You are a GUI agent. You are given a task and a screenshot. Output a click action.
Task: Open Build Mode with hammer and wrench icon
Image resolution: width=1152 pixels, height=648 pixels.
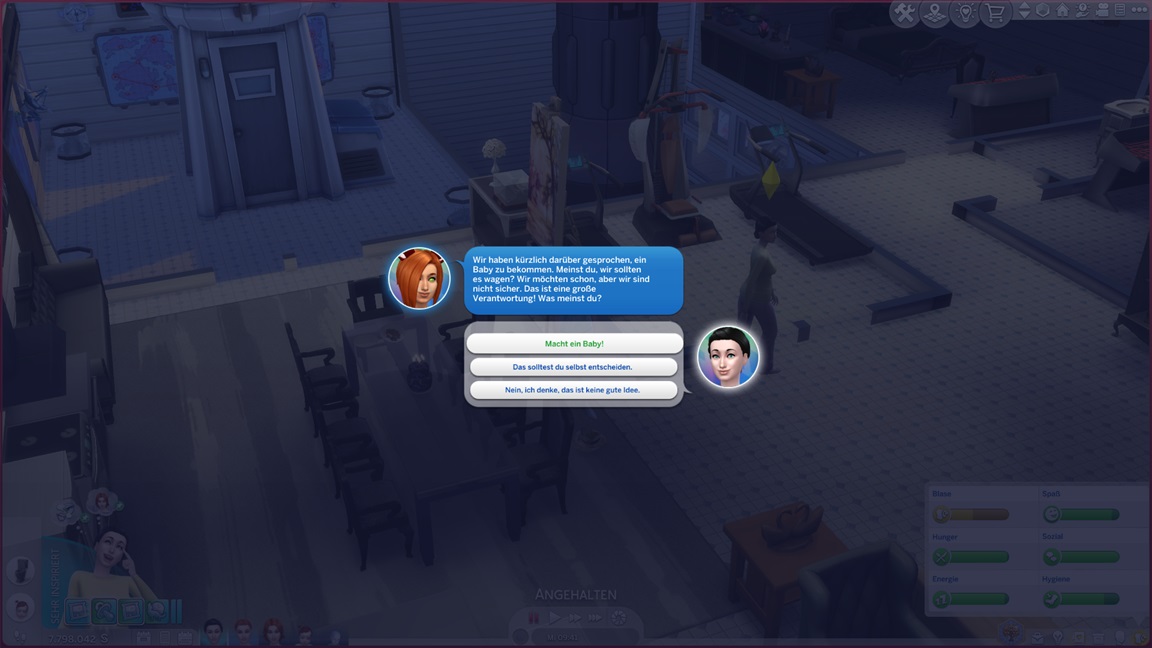tap(904, 13)
